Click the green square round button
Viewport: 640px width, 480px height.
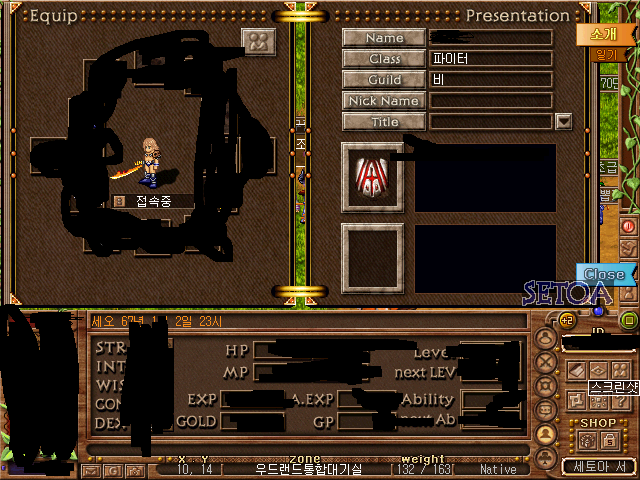[x=629, y=320]
